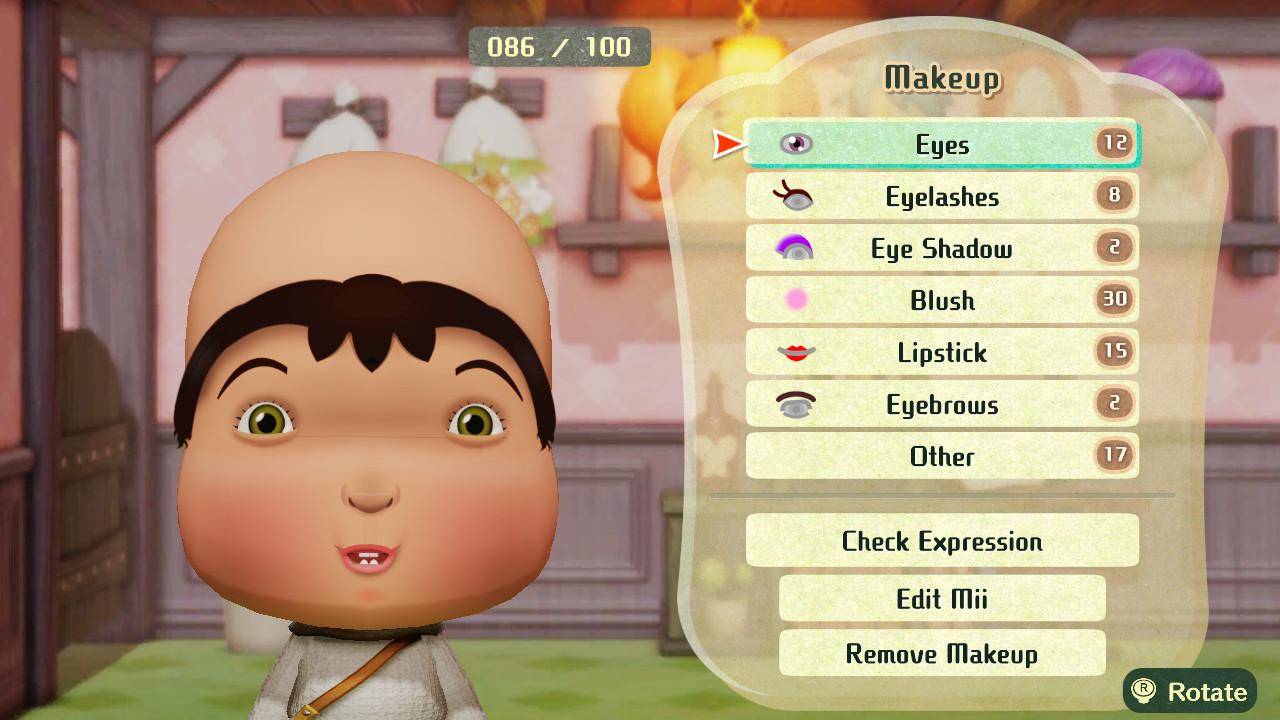Select the red Lipstick lips icon

tap(798, 353)
